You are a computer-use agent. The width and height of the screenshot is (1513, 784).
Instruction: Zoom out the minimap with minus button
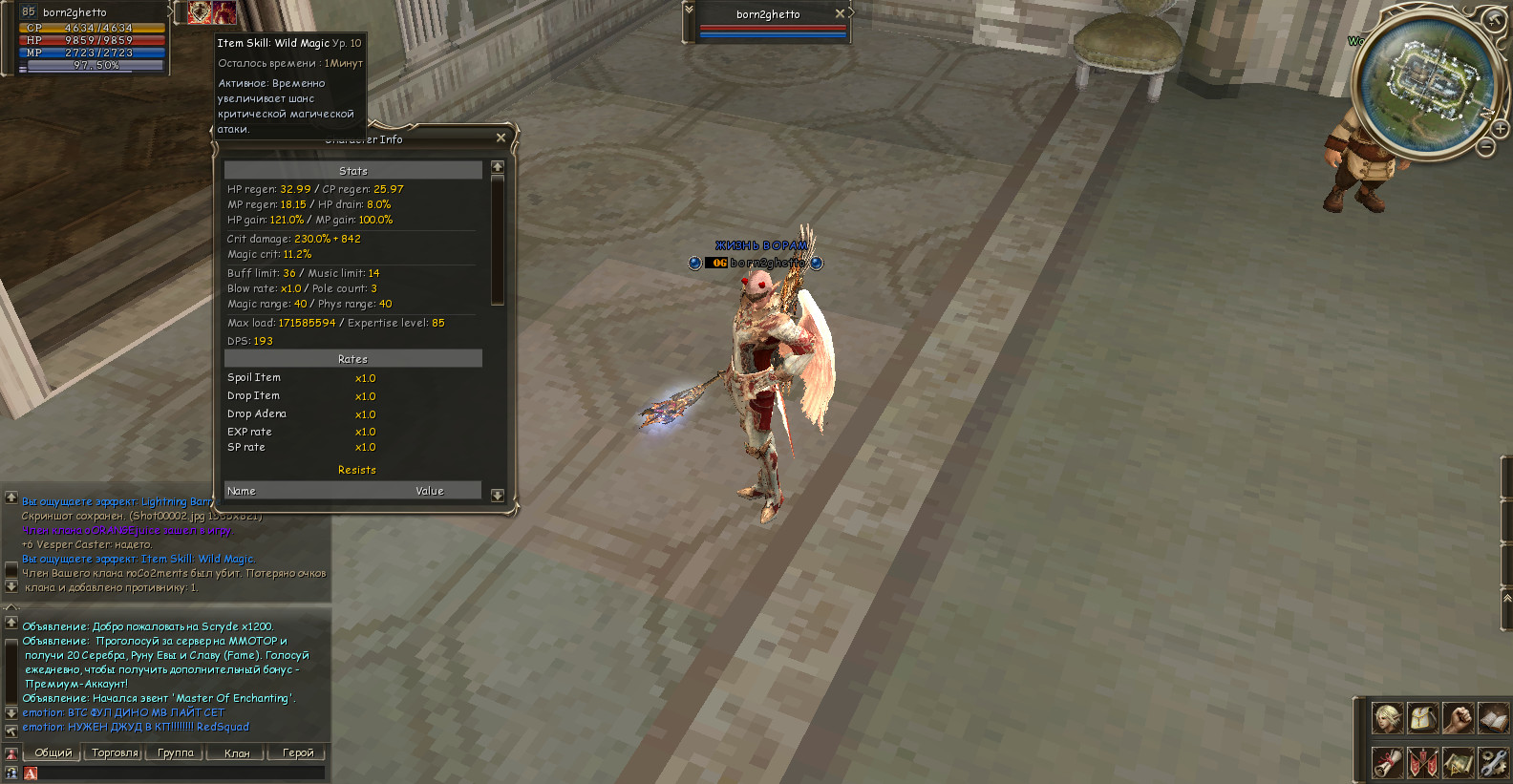tap(1486, 147)
